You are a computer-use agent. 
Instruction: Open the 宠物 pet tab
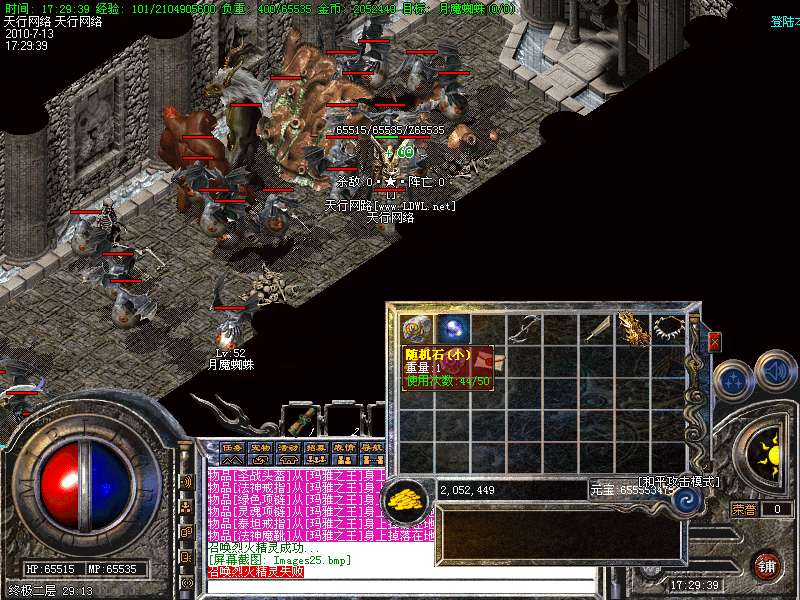[260, 447]
